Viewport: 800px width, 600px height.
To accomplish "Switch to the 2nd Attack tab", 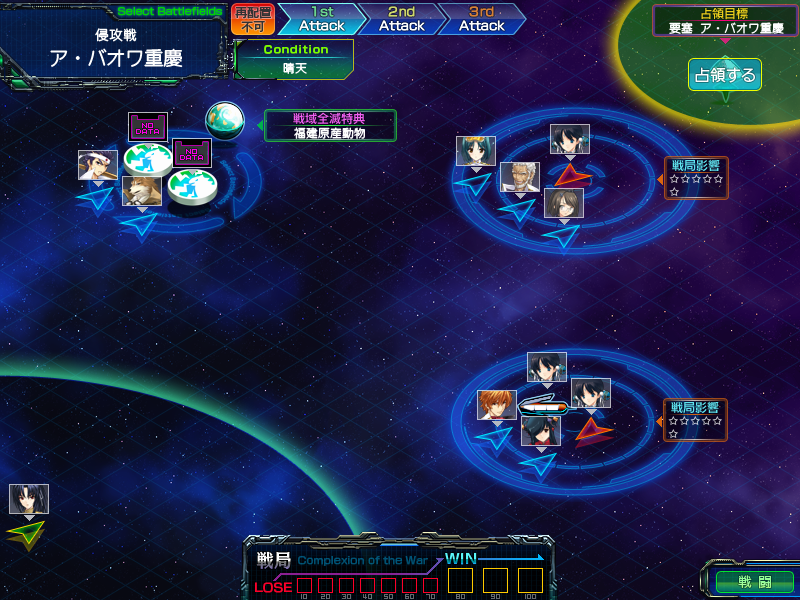I will pos(400,19).
